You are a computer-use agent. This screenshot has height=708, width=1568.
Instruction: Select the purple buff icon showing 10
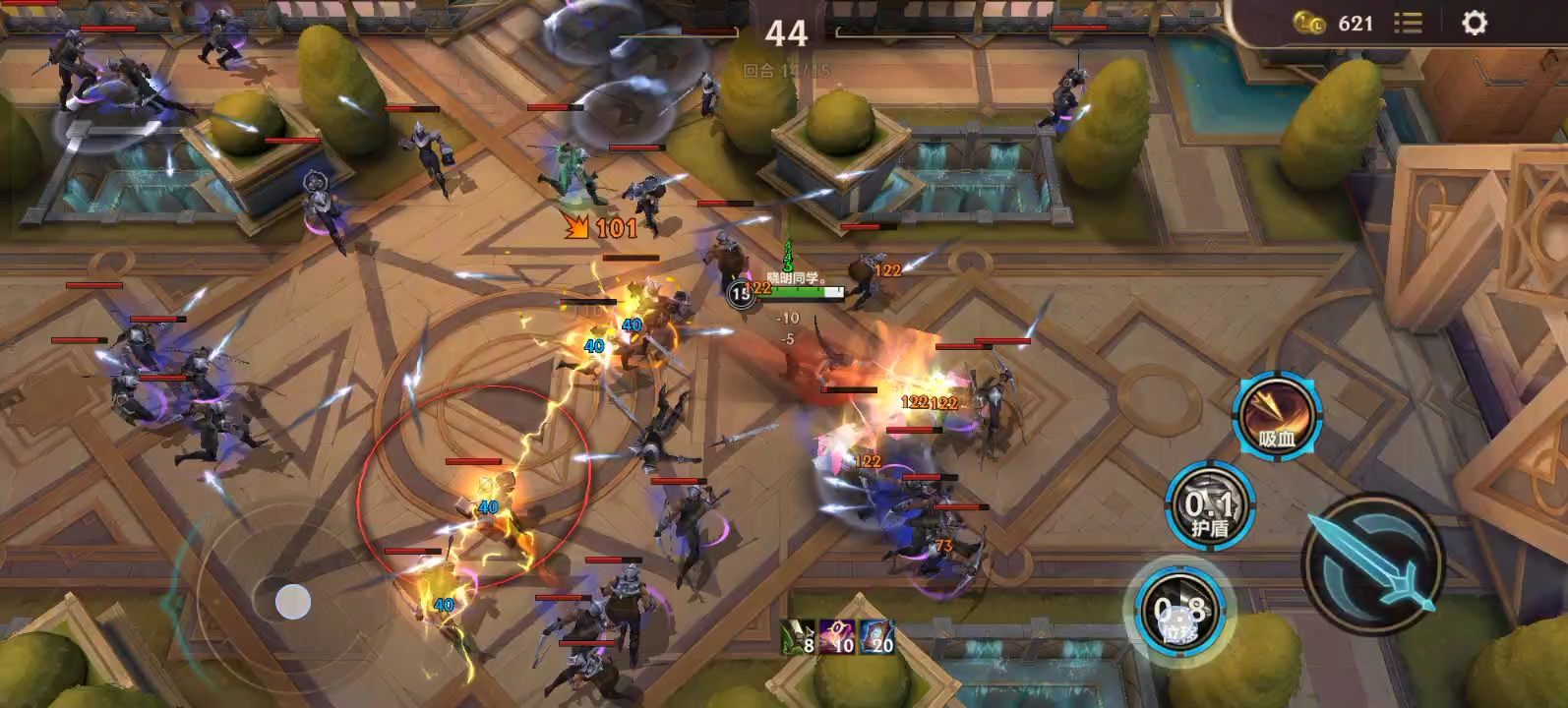836,637
